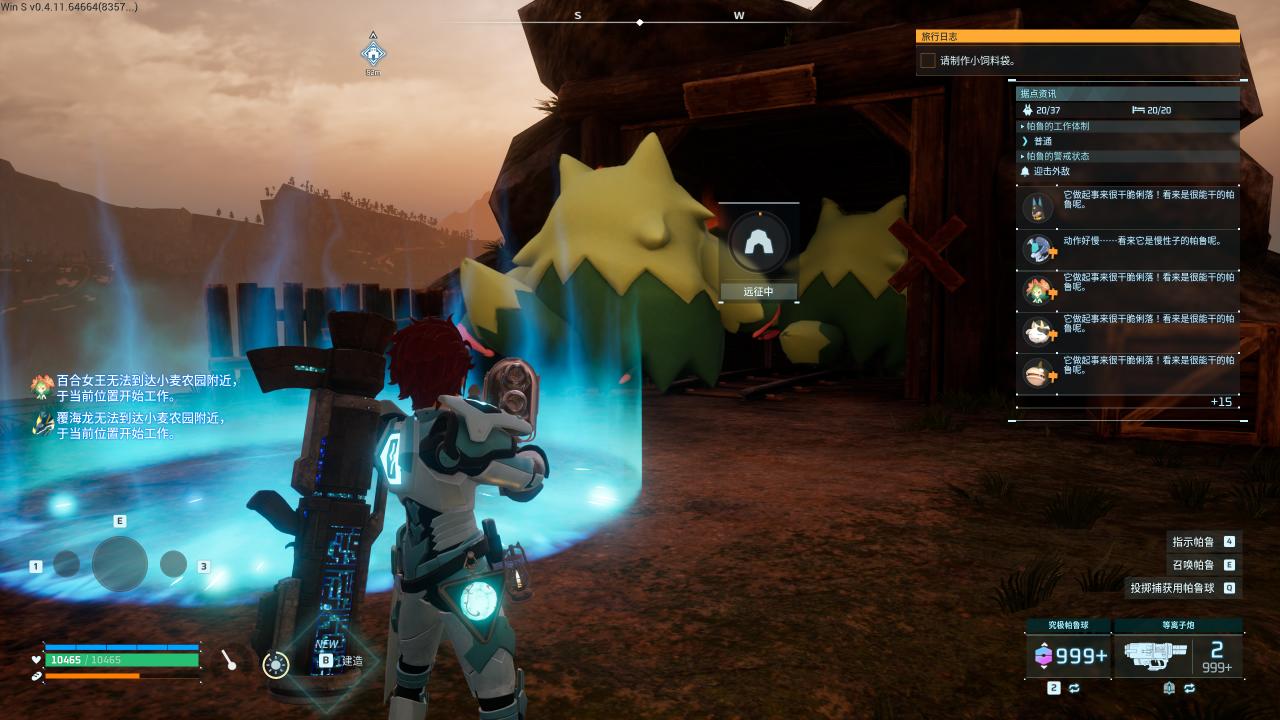Click the waypoint marker near the compass
The image size is (1280, 720).
click(x=373, y=54)
